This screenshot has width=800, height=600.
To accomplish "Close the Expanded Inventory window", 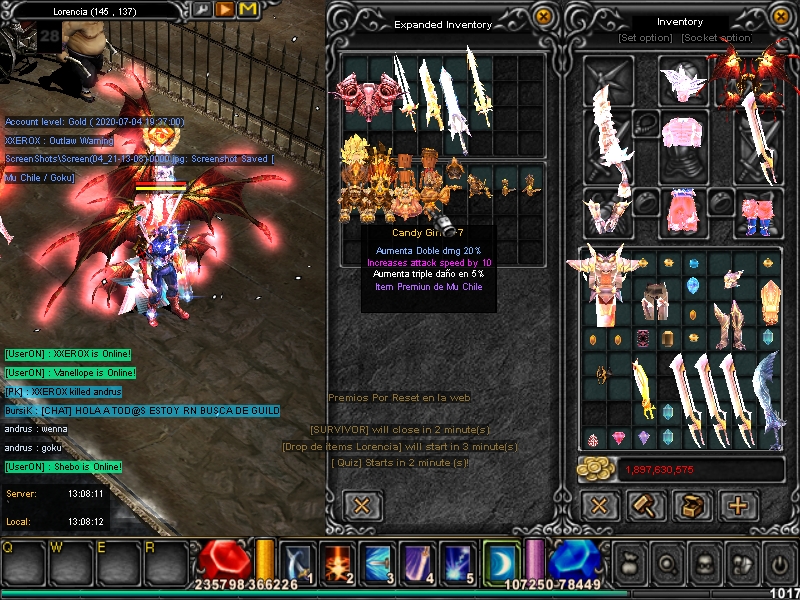I will point(543,17).
